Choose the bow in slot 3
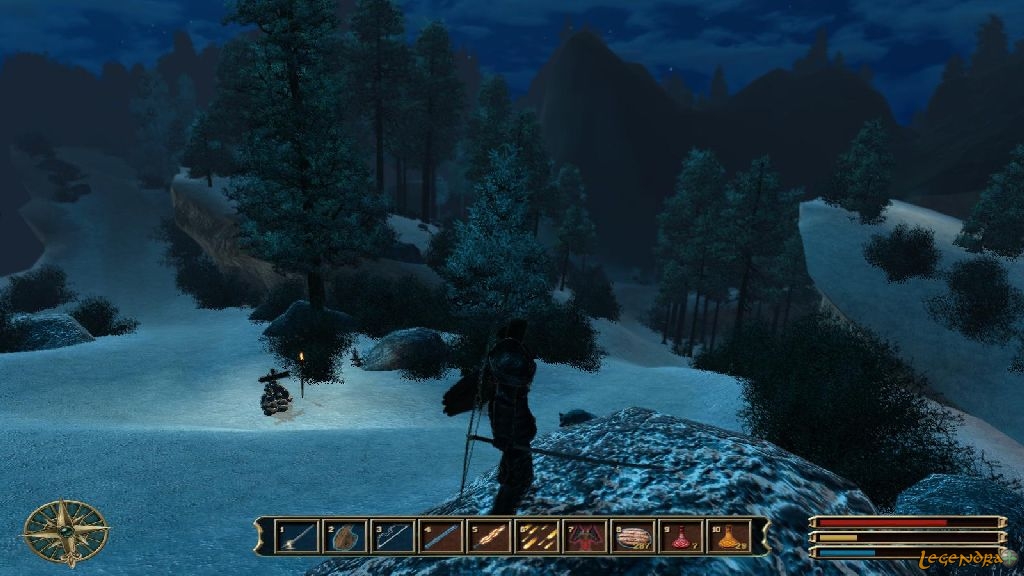 pos(393,537)
